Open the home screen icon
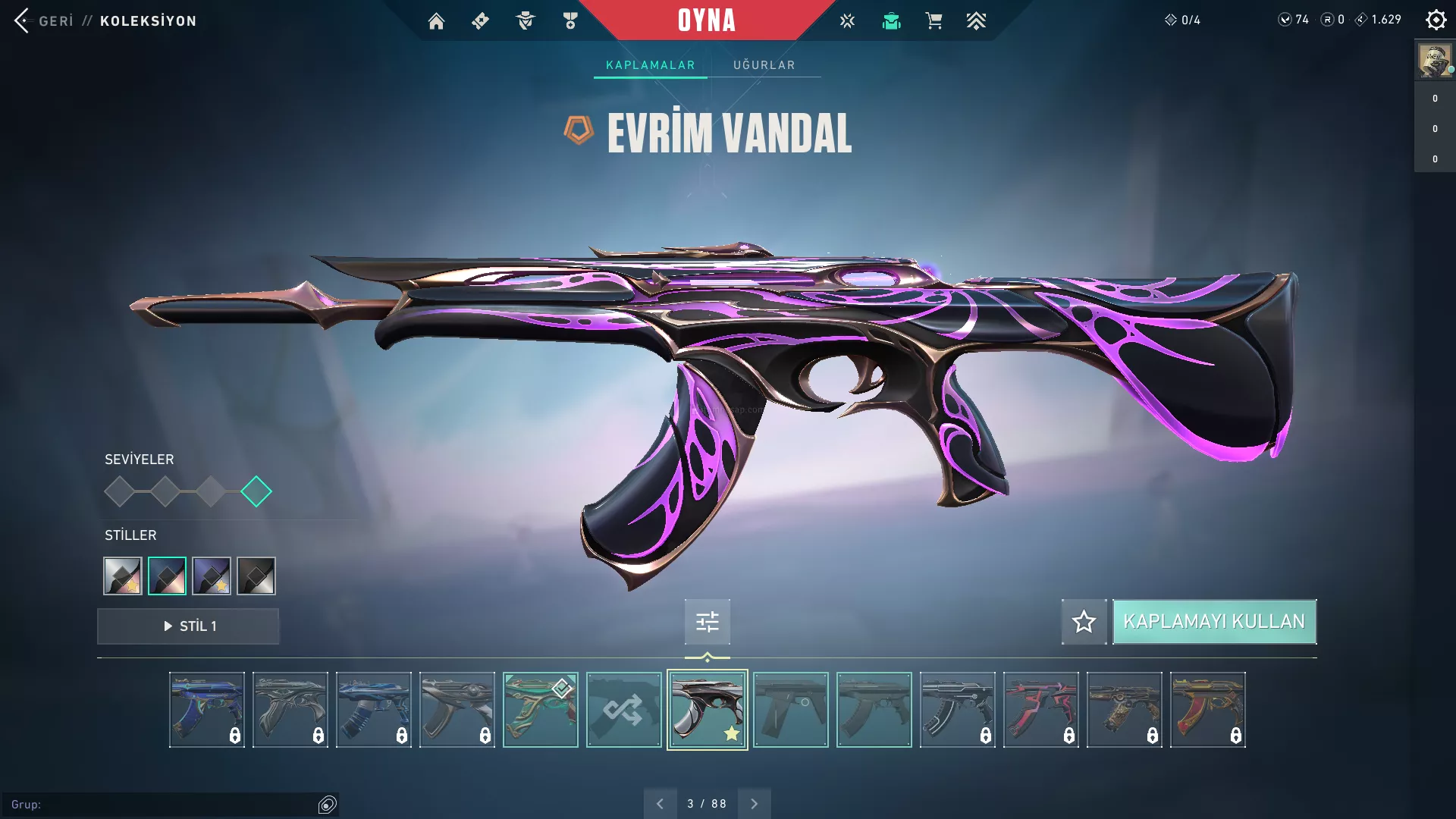Screen dimensions: 1456x819 pyautogui.click(x=436, y=21)
